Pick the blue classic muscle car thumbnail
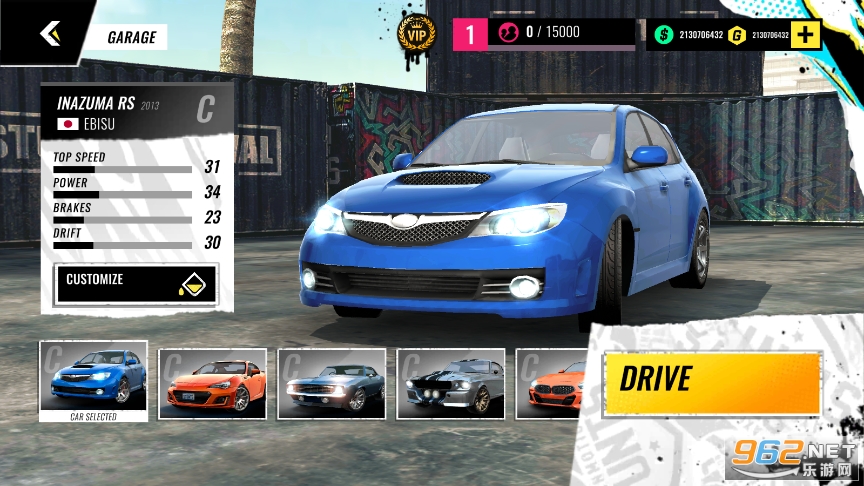864x486 pixels. click(x=331, y=383)
